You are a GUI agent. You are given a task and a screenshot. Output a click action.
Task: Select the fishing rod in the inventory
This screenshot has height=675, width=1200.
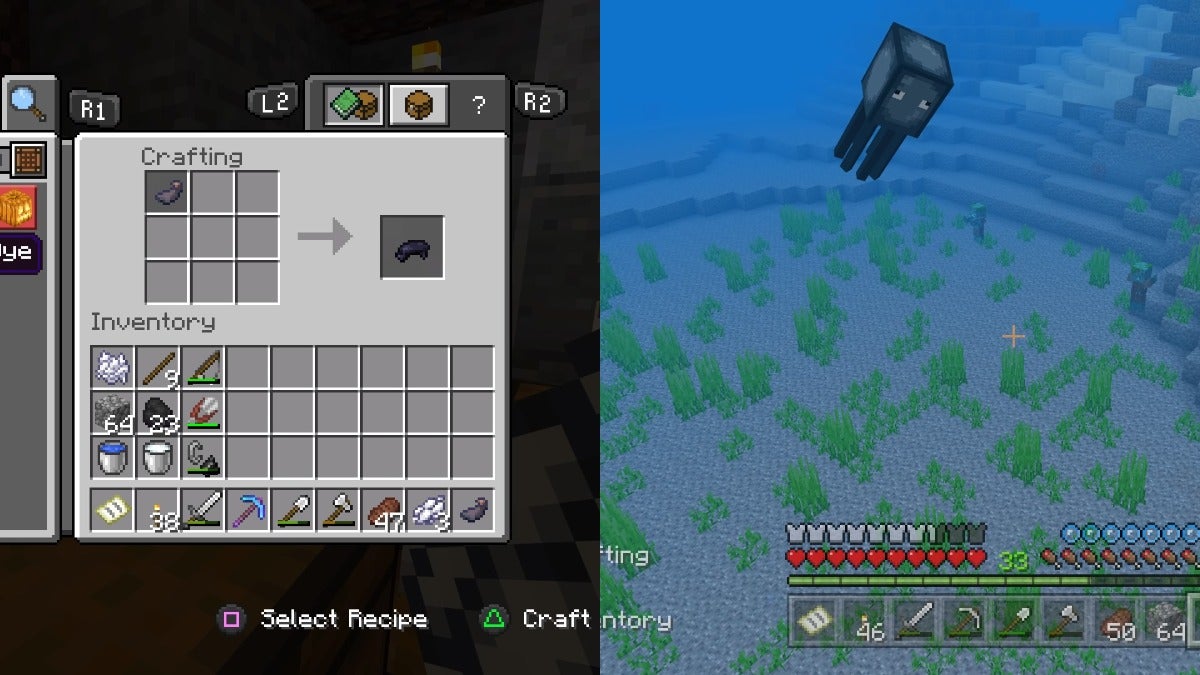tap(203, 368)
